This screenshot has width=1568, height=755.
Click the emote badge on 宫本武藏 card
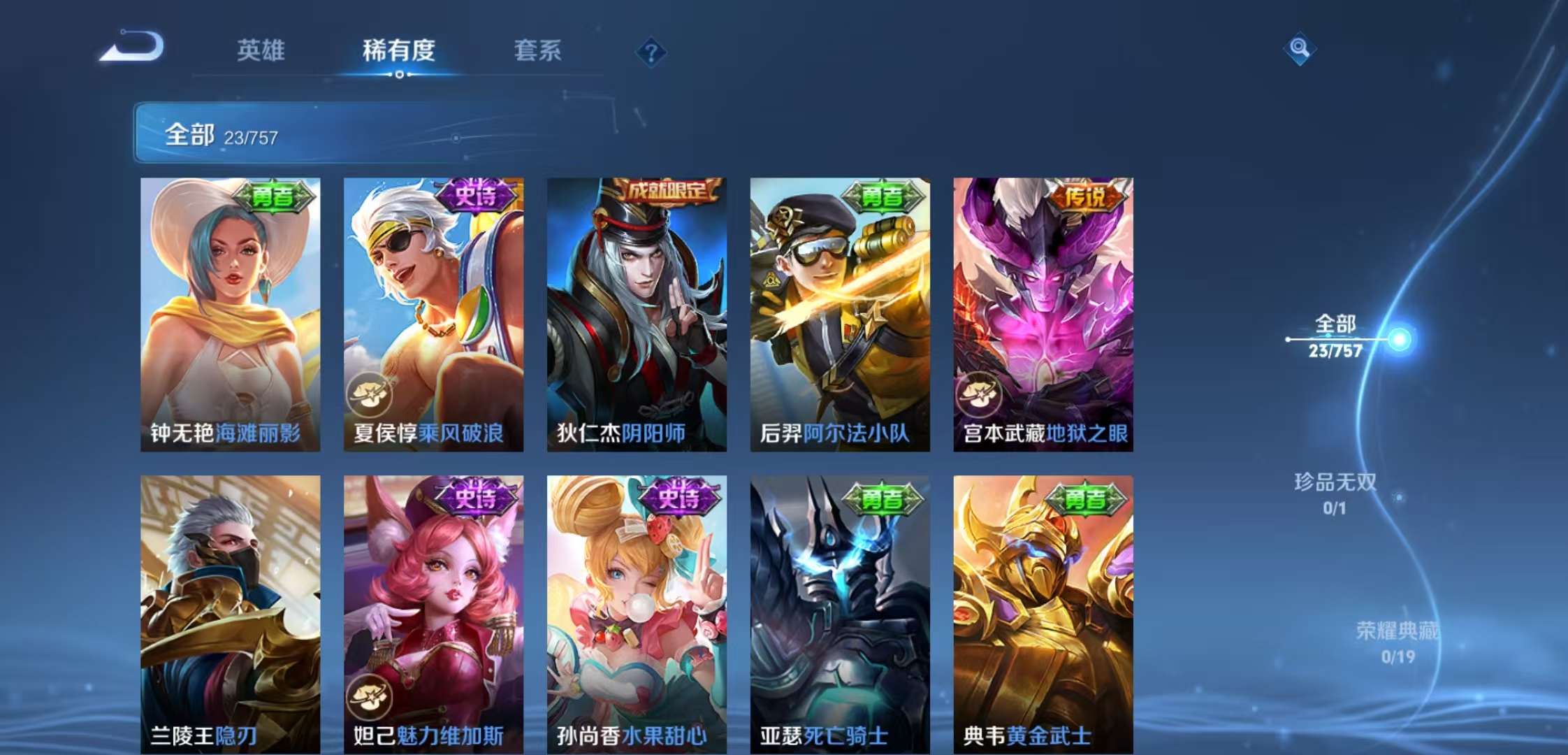(x=980, y=394)
